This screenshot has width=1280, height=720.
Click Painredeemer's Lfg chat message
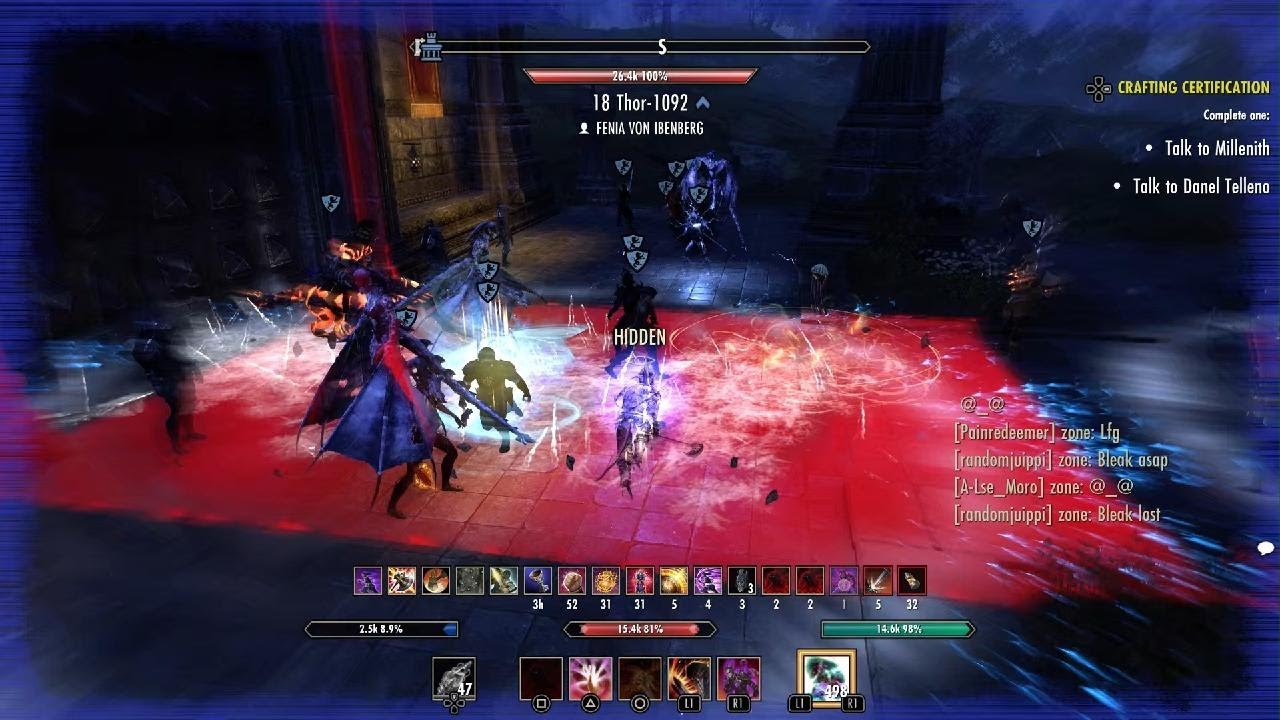pyautogui.click(x=1036, y=433)
